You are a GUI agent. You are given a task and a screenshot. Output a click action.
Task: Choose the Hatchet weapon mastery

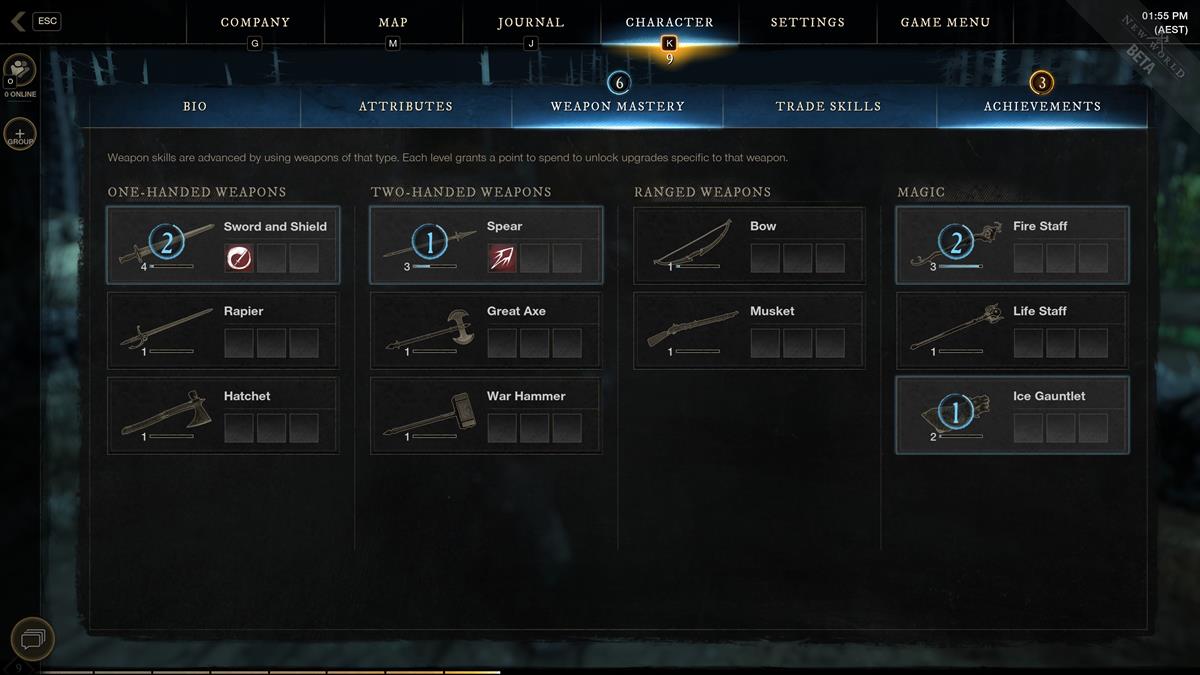[223, 415]
